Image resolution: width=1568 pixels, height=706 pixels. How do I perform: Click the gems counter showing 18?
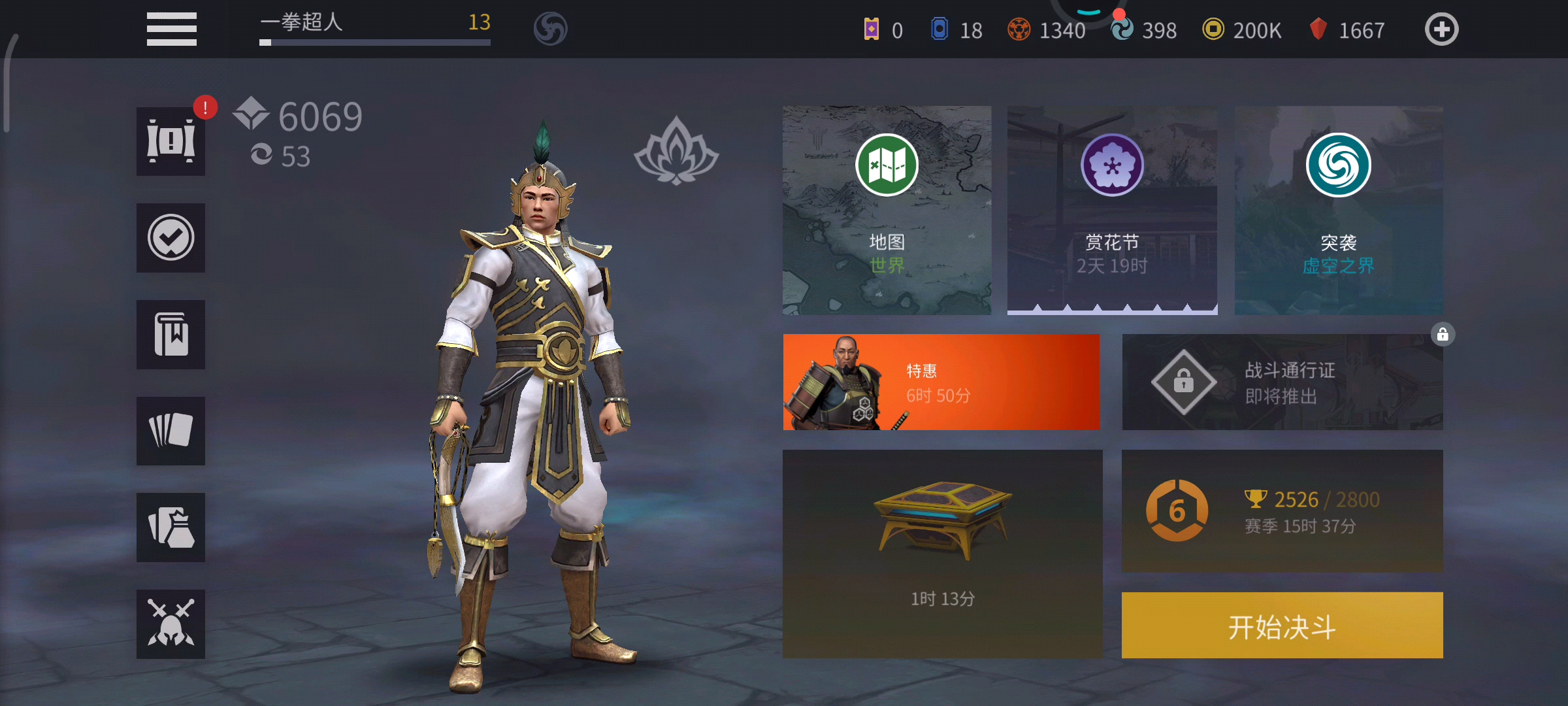tap(955, 29)
